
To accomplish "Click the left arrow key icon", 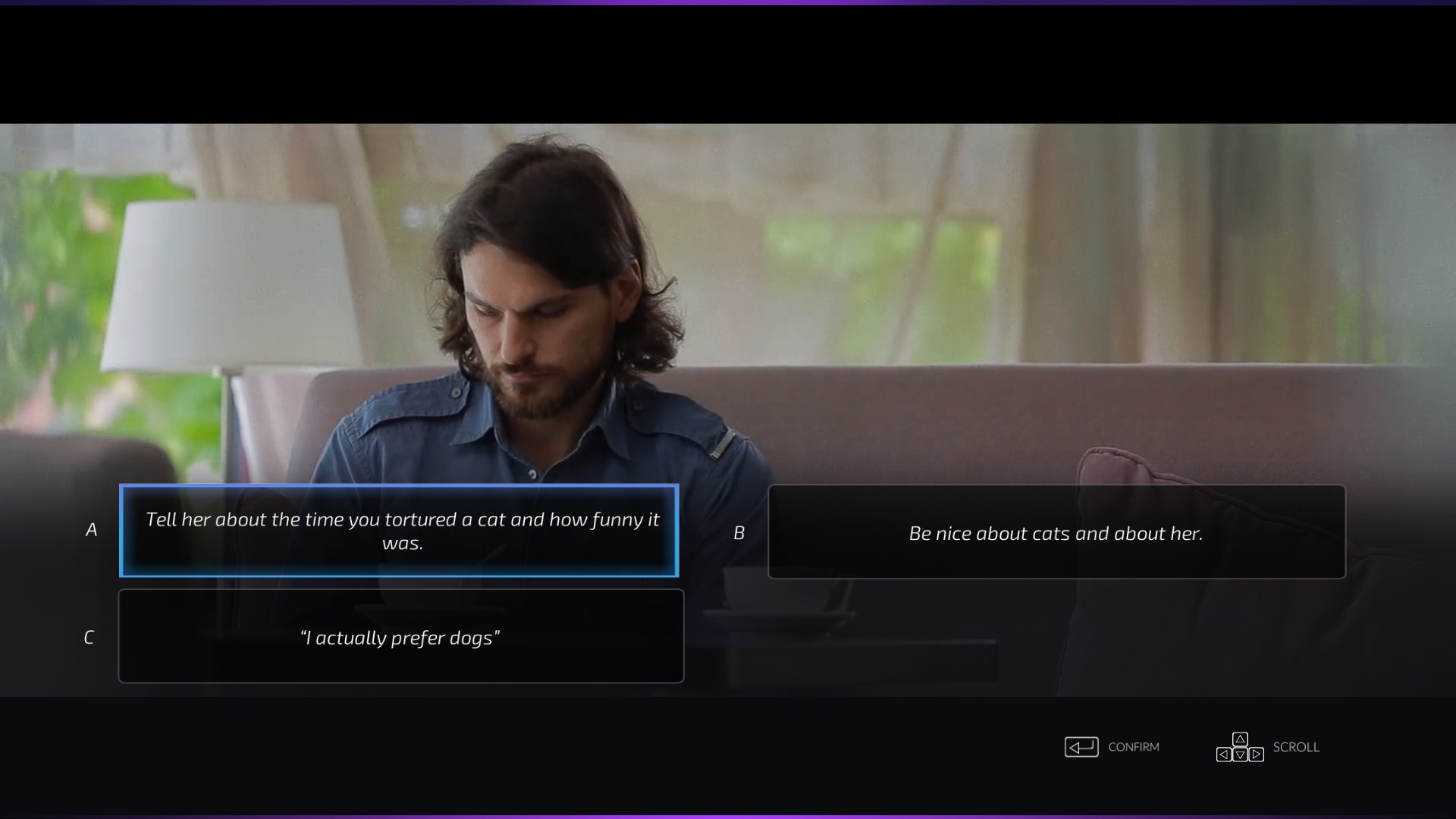I will (1224, 755).
